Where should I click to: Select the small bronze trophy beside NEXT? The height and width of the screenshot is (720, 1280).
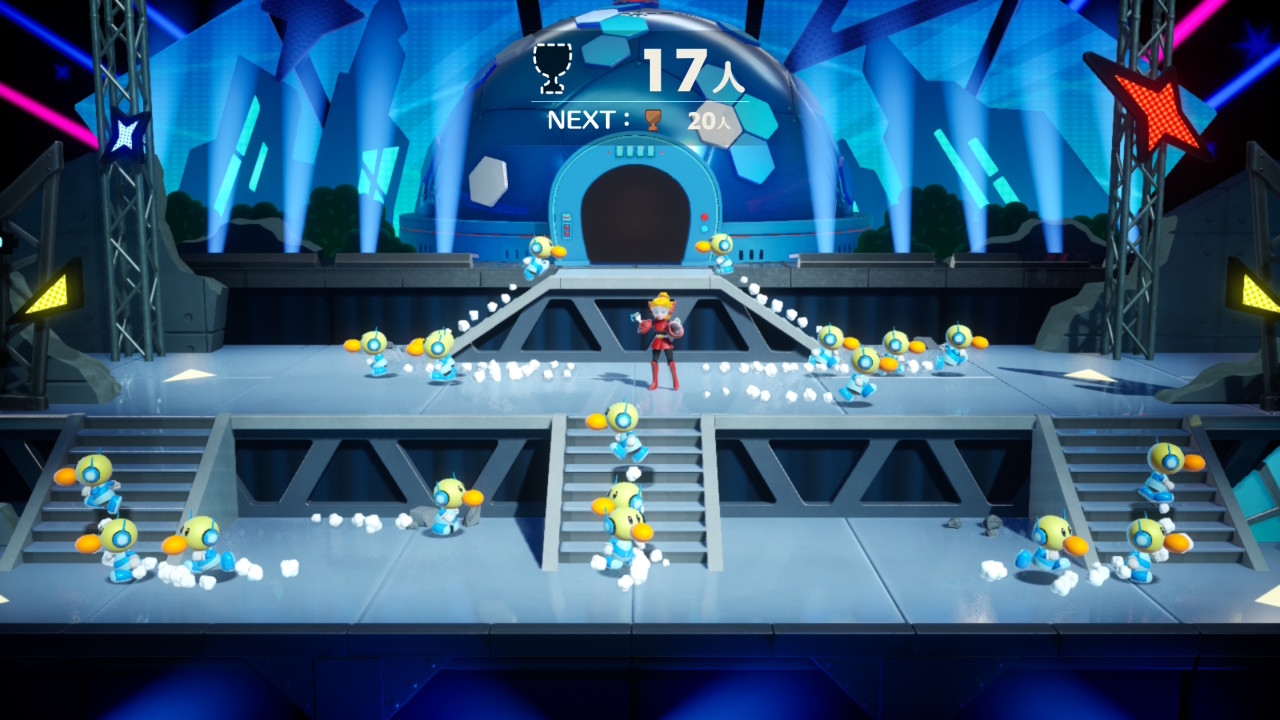pyautogui.click(x=653, y=120)
